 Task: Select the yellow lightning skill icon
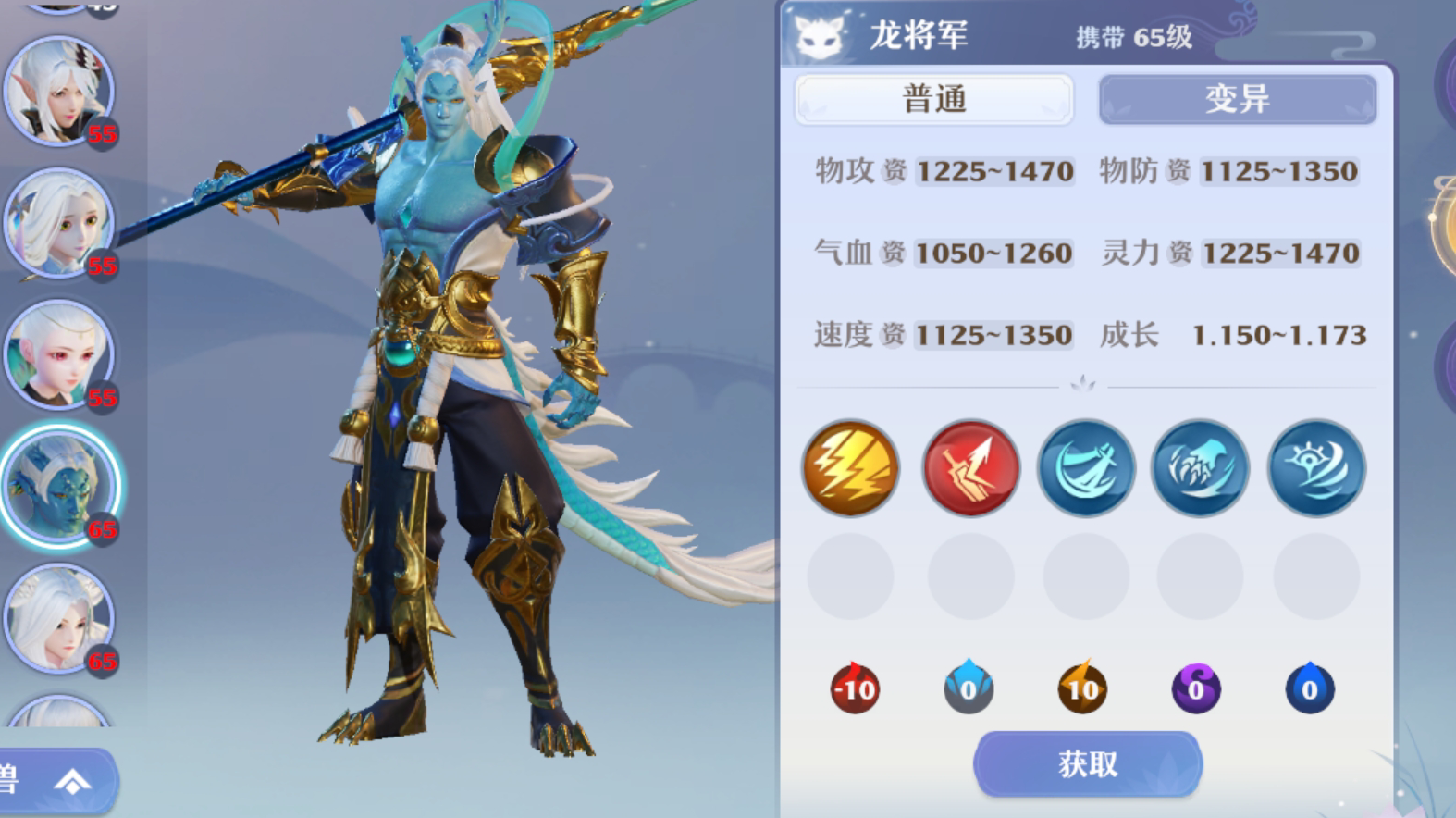click(849, 468)
